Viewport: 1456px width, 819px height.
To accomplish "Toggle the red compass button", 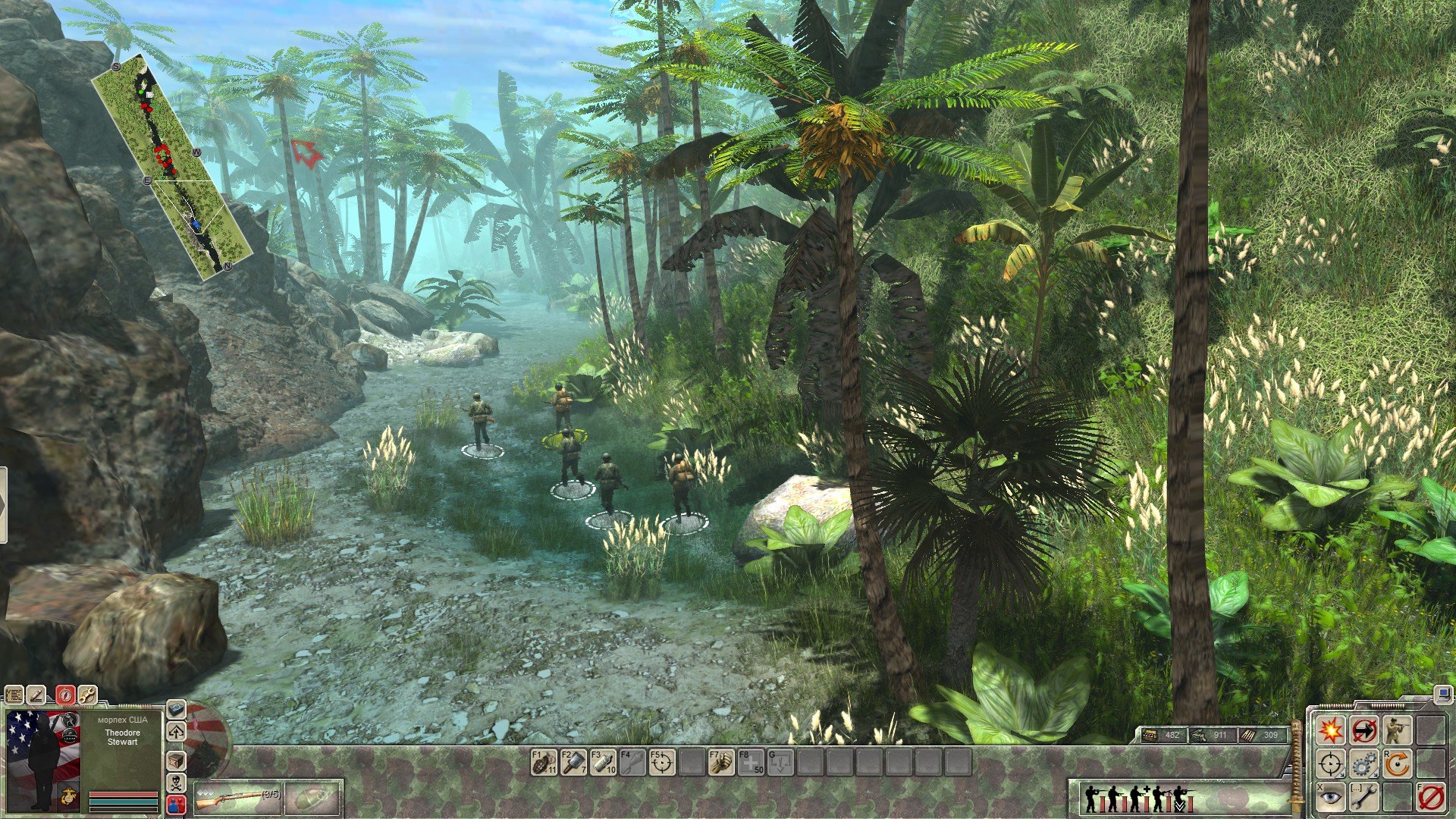I will pyautogui.click(x=65, y=695).
